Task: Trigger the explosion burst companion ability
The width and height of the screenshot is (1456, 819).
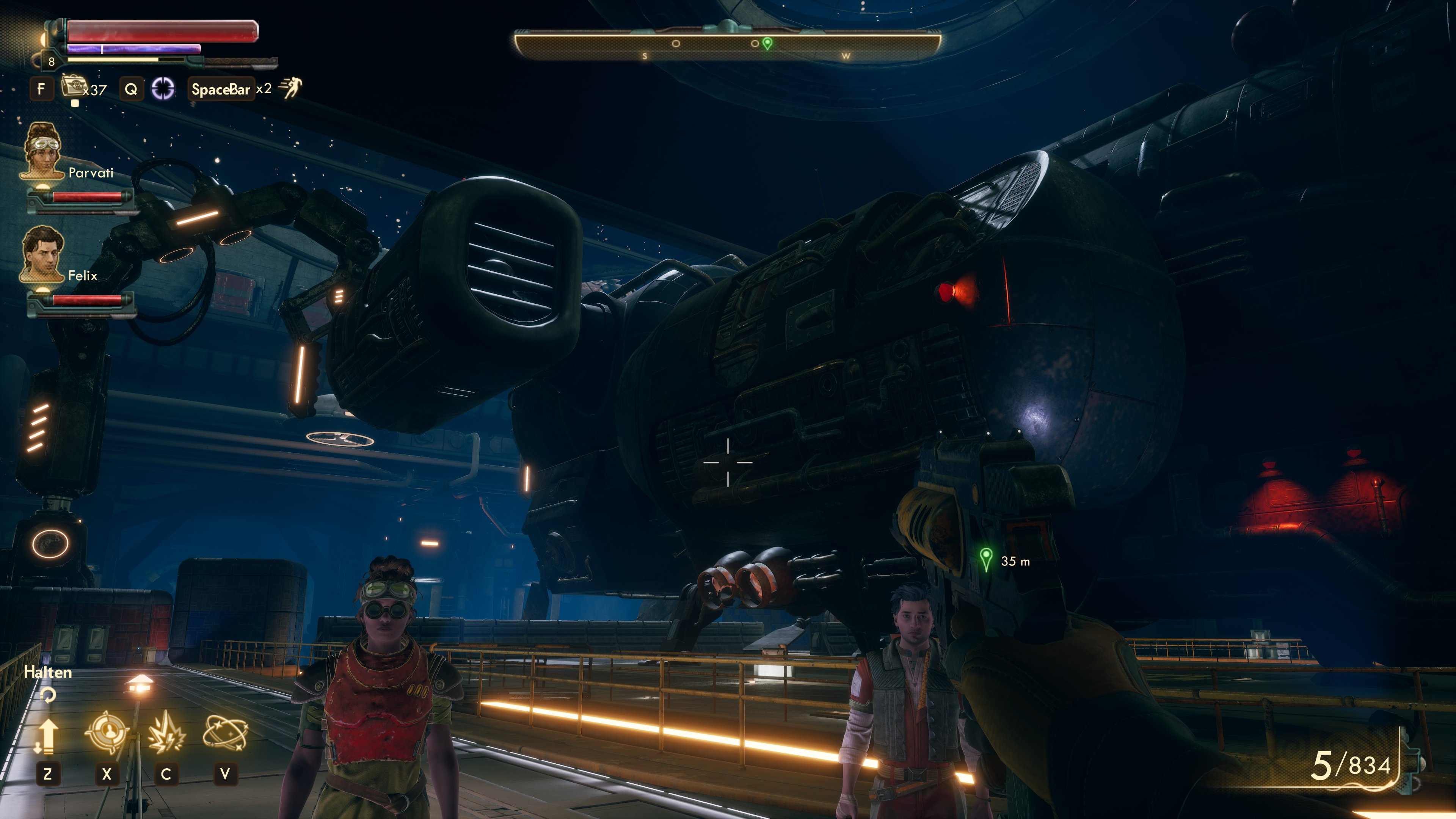Action: point(166,733)
